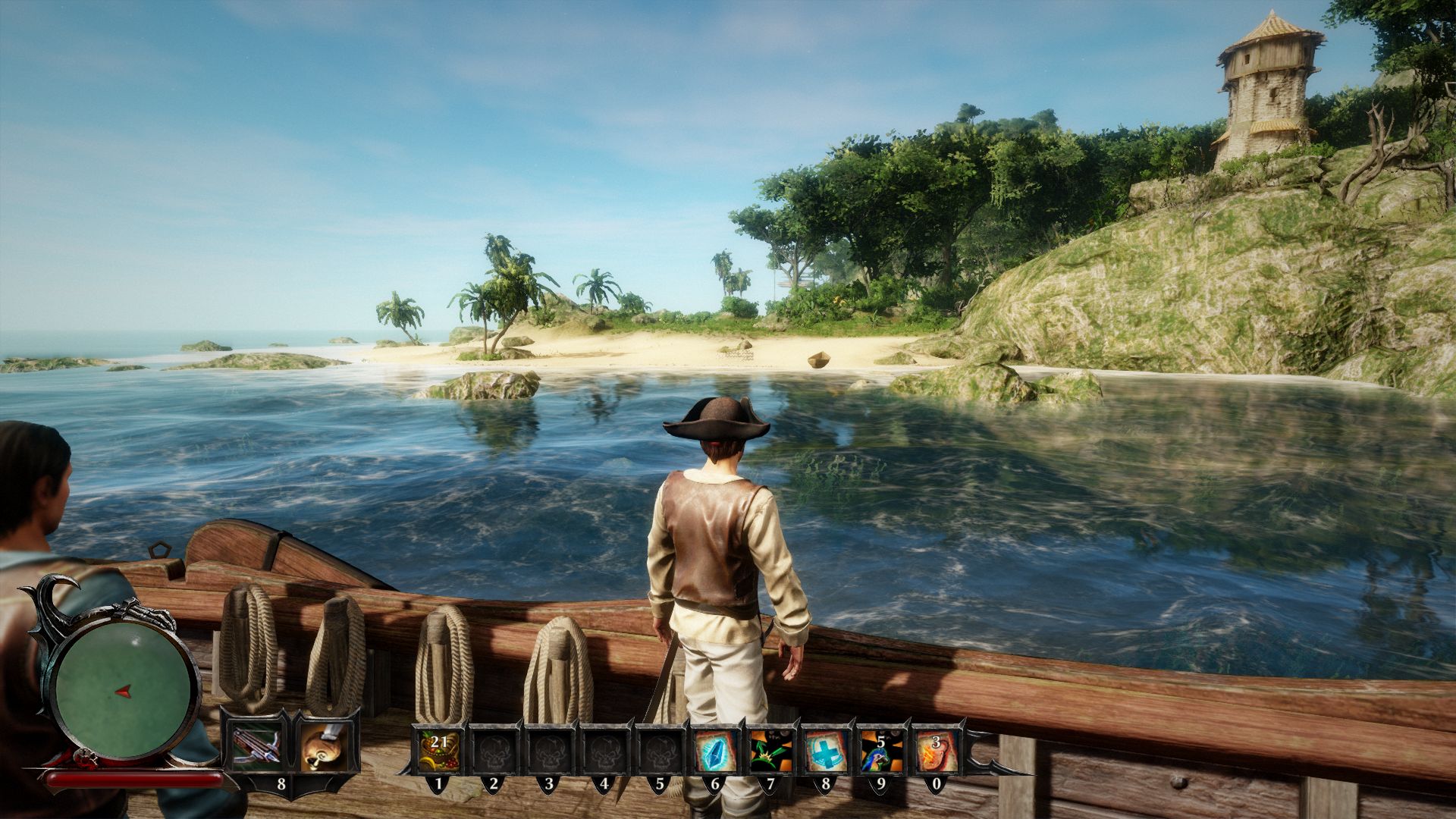The width and height of the screenshot is (1456, 819).
Task: Activate the green arrows voodoo ability
Action: [x=770, y=748]
